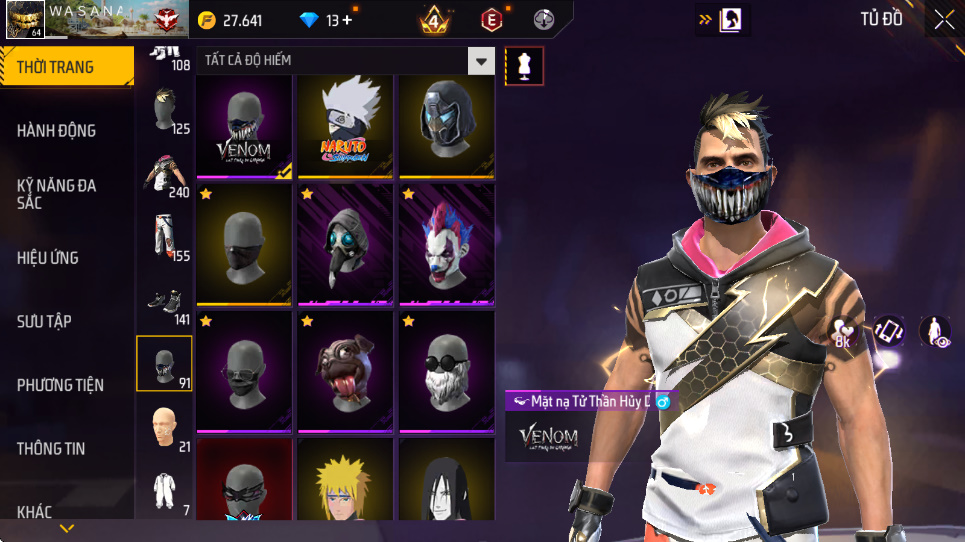Open the Thời Trang fashion tab
965x542 pixels.
(66, 67)
